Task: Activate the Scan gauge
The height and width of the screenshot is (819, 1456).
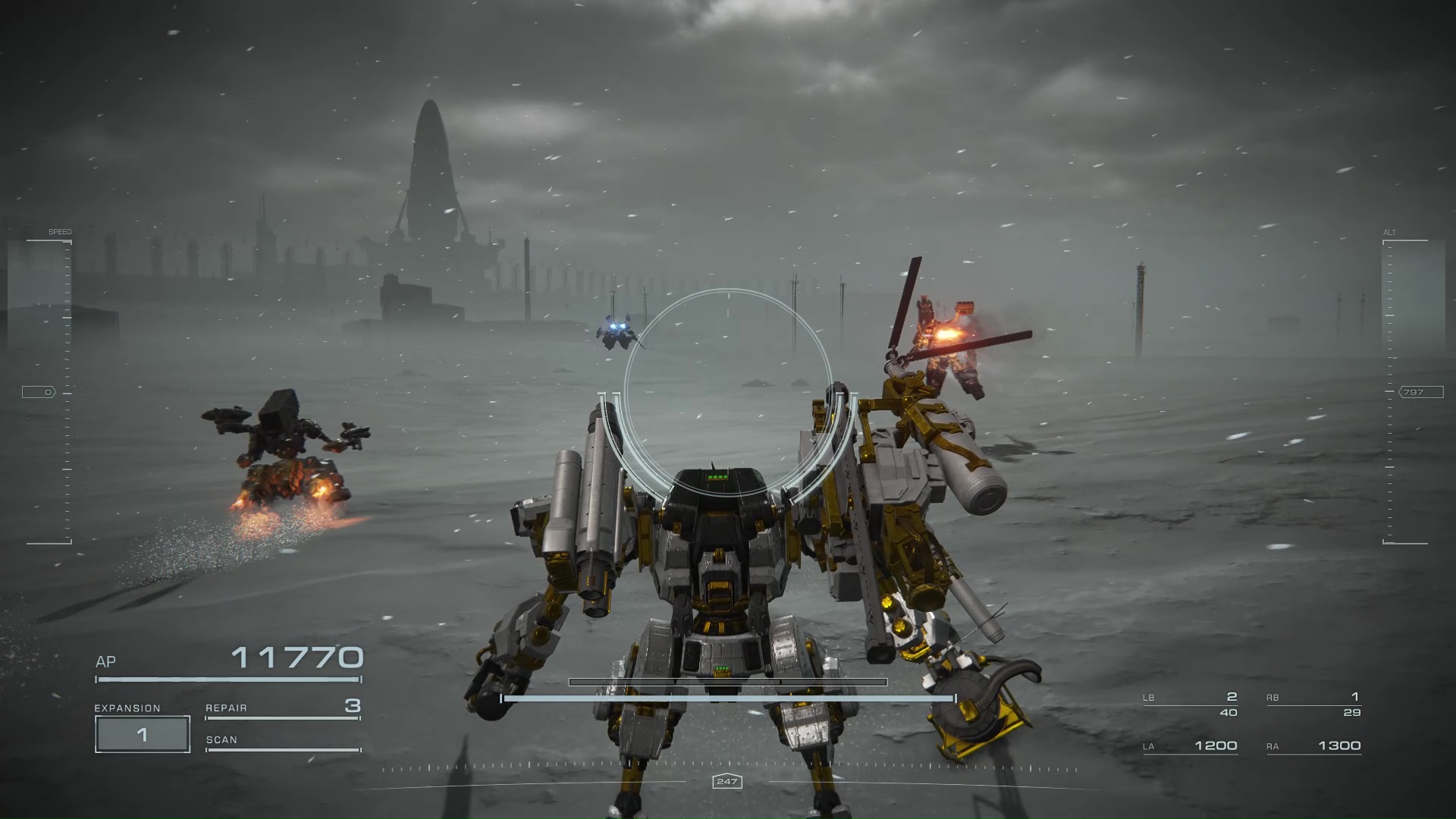Action: 282,741
